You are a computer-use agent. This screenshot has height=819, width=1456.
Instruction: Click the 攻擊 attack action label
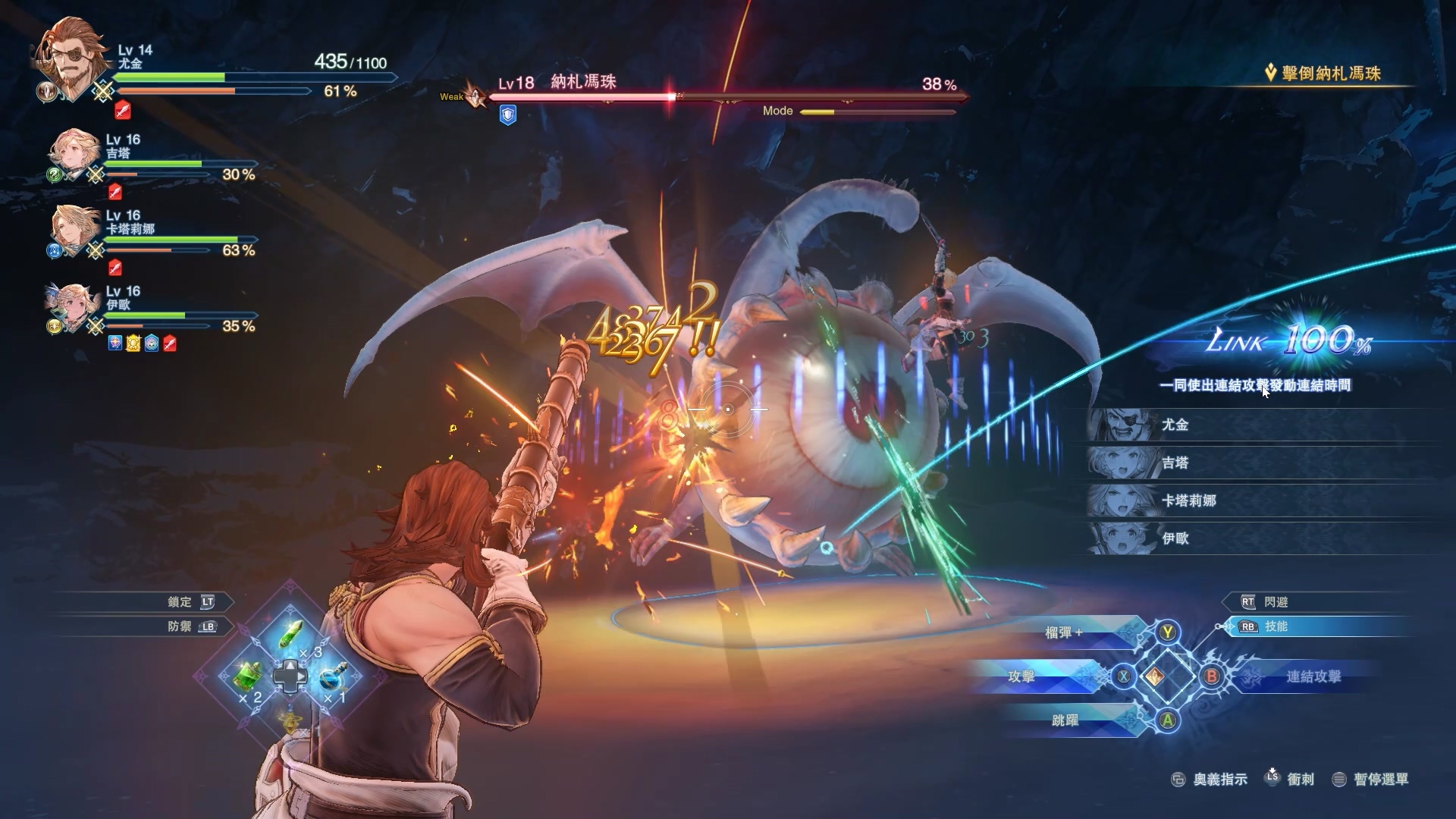tap(1021, 676)
